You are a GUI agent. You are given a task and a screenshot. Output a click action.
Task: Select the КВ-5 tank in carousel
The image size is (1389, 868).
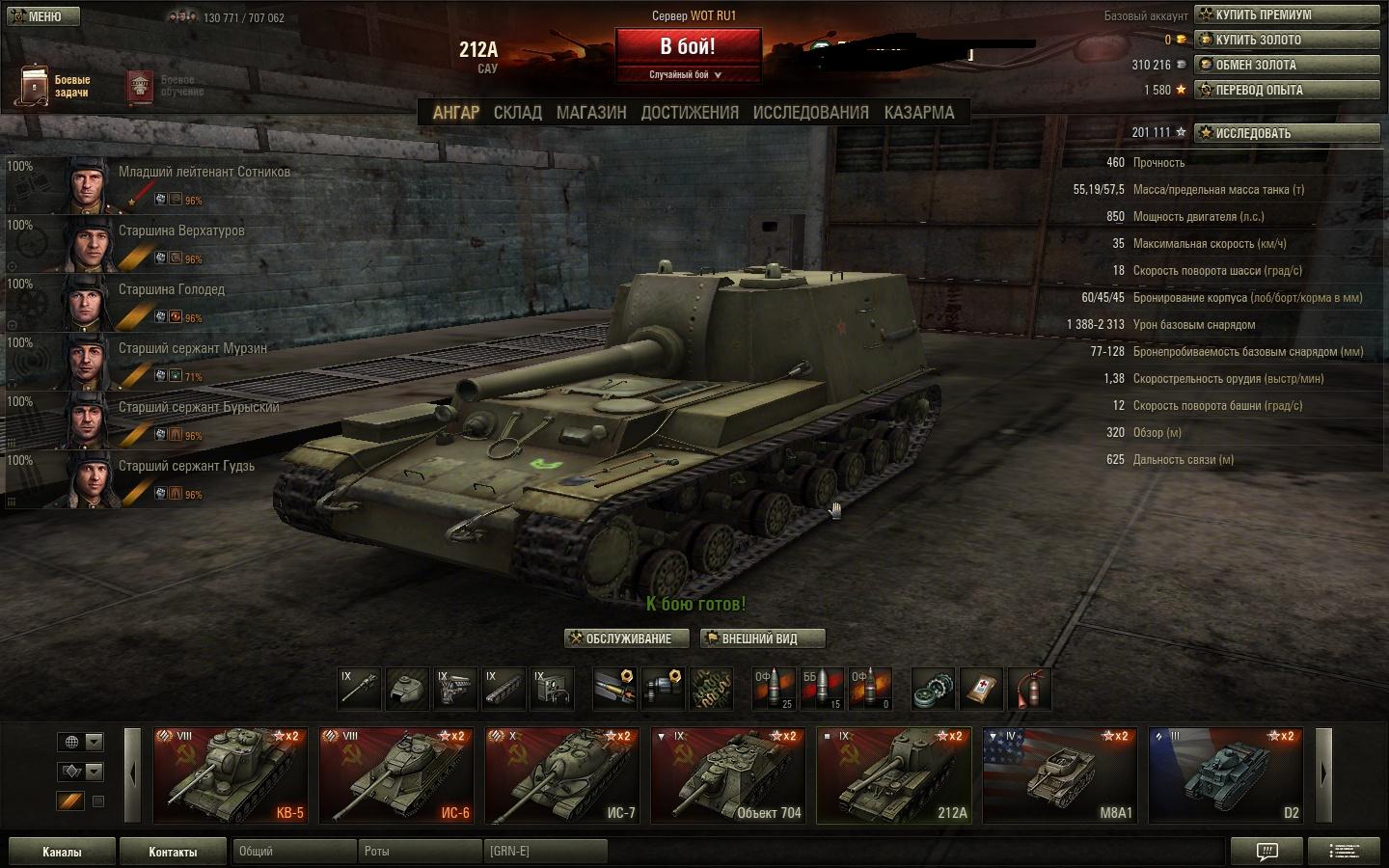pyautogui.click(x=231, y=775)
